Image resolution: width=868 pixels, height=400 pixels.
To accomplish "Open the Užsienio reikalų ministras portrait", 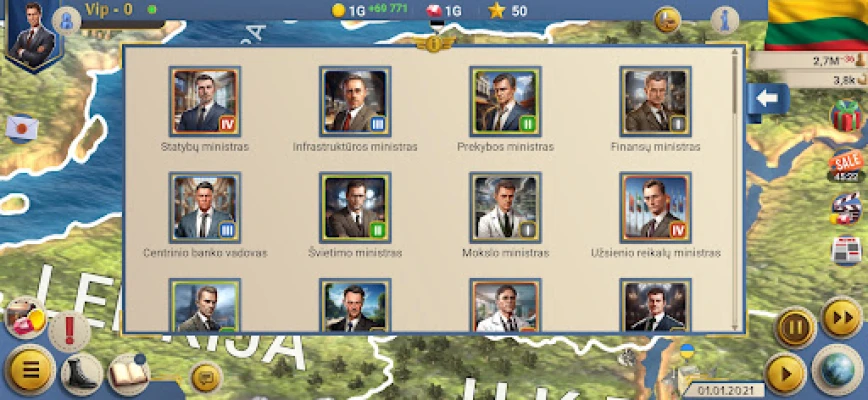I will (655, 207).
